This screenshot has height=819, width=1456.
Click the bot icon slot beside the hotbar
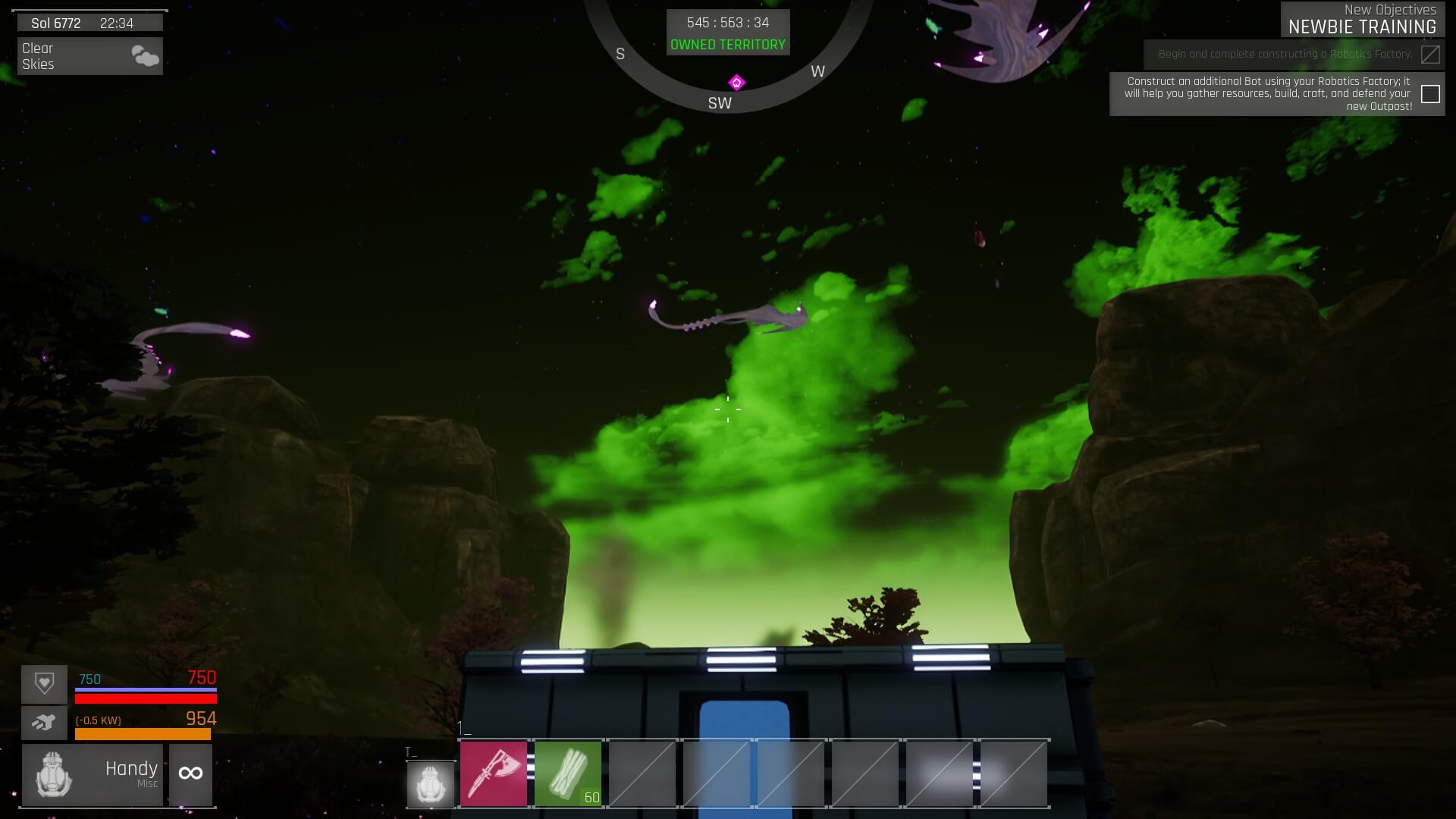[x=430, y=783]
